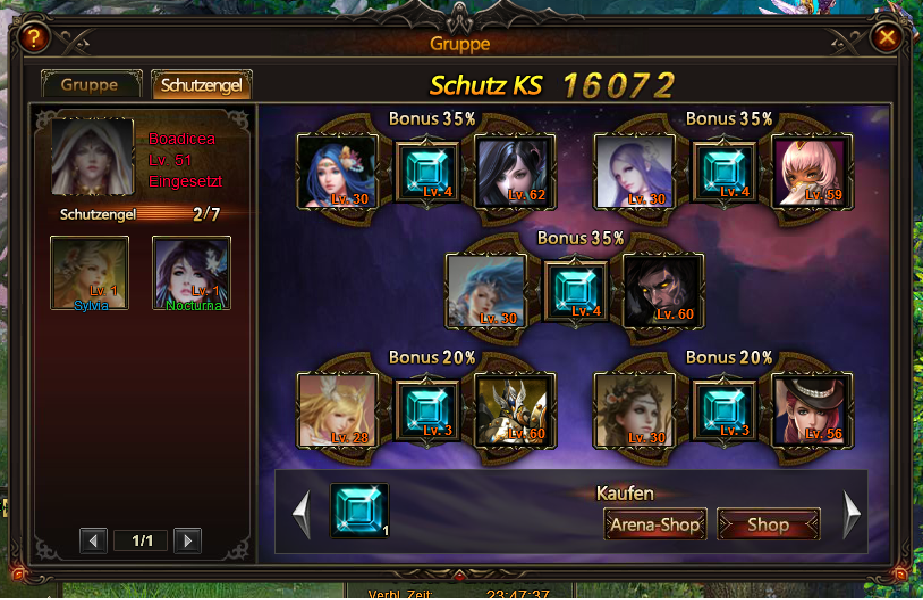Go to previous angel list page
The height and width of the screenshot is (600, 923).
click(x=93, y=541)
